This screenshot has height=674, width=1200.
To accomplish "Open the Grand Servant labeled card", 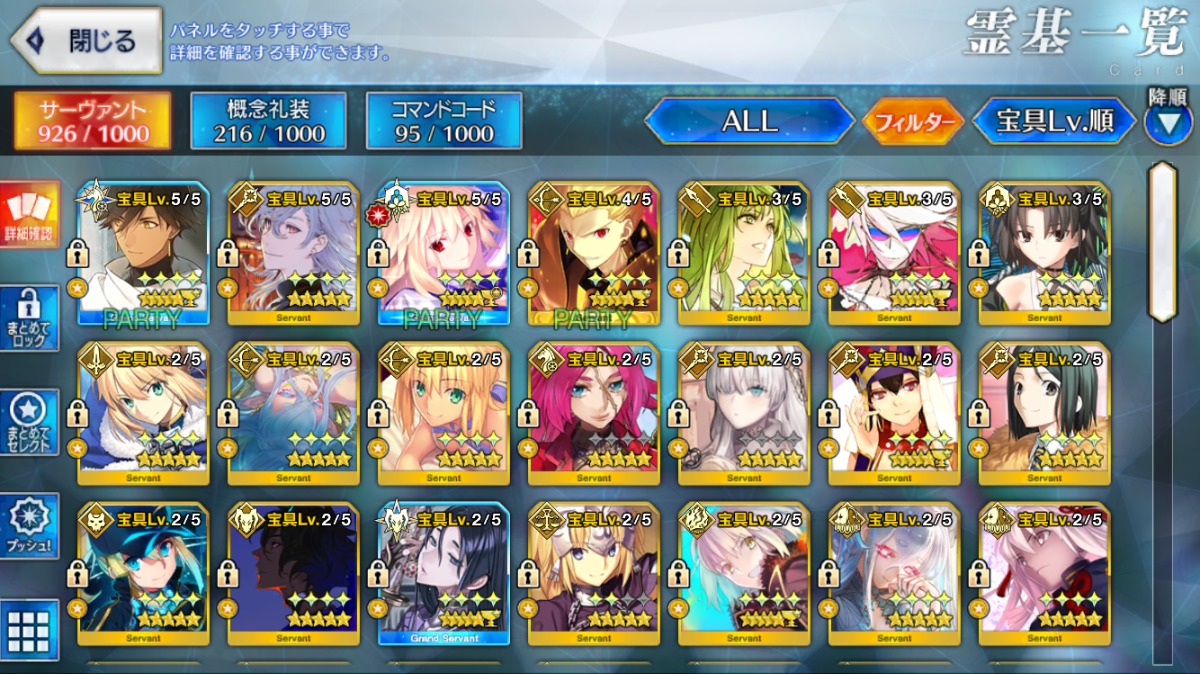I will (443, 573).
